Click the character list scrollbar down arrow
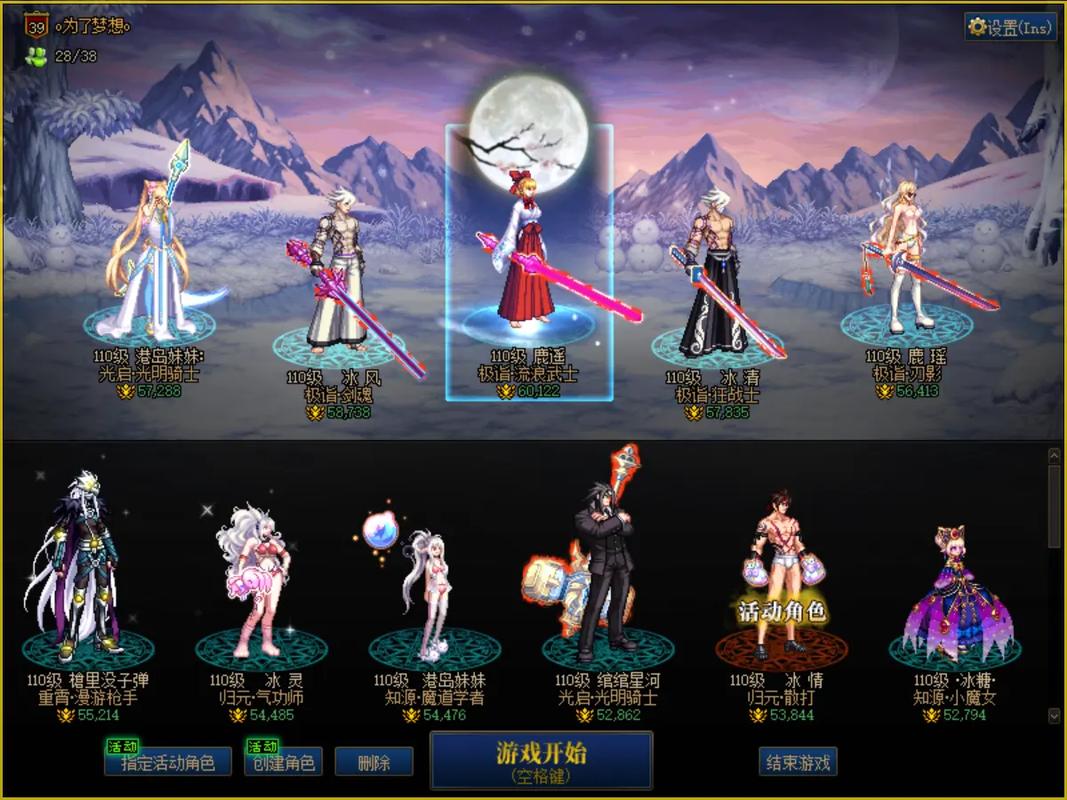Screen dimensions: 1067x800 1054,716
